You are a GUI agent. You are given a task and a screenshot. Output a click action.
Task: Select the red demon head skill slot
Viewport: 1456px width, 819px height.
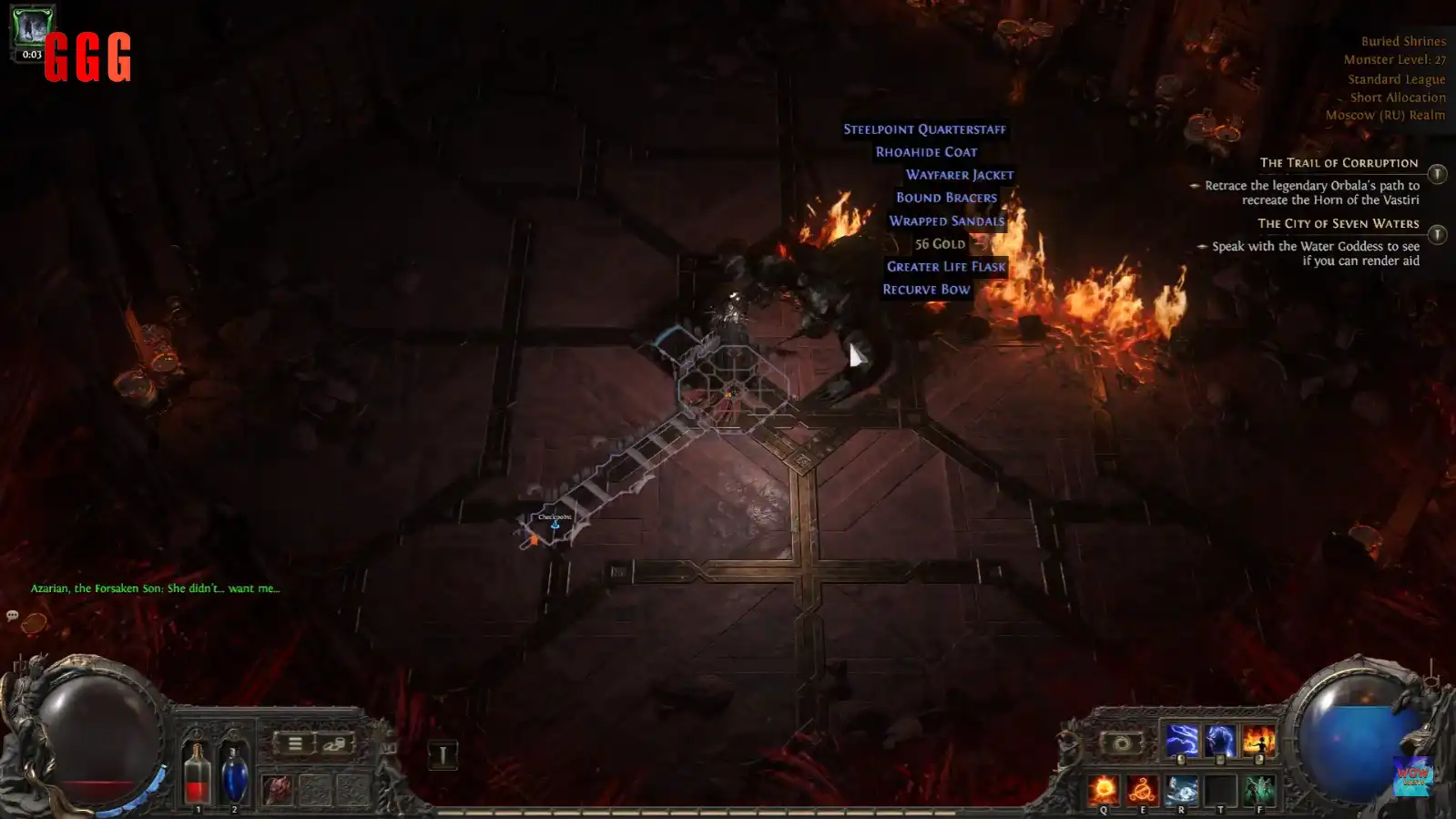(278, 789)
